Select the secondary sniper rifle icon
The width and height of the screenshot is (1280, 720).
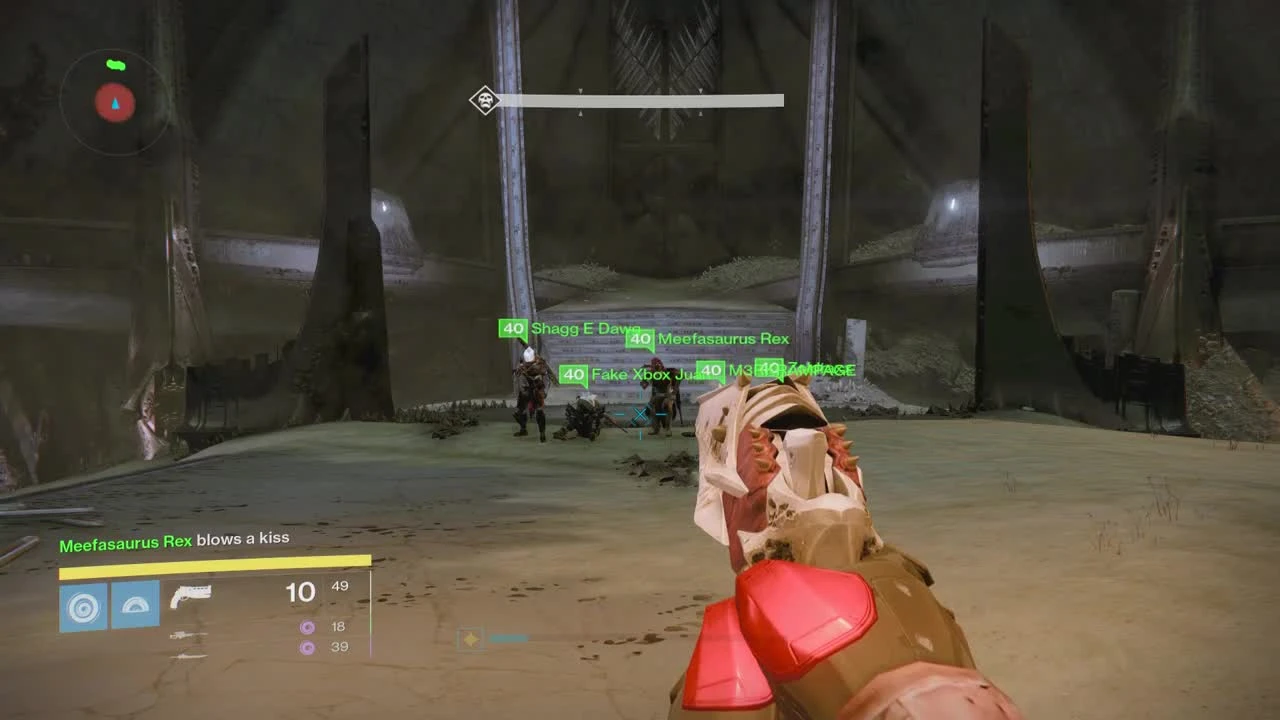click(190, 633)
